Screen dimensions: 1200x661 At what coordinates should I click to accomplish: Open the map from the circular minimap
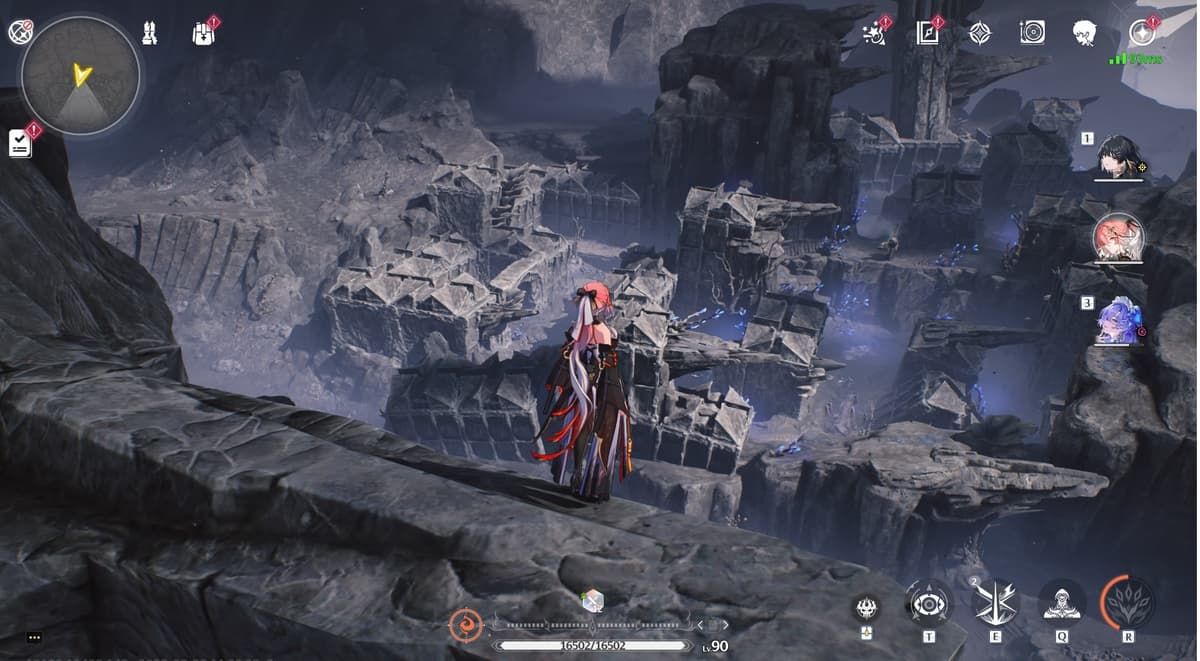click(x=80, y=75)
